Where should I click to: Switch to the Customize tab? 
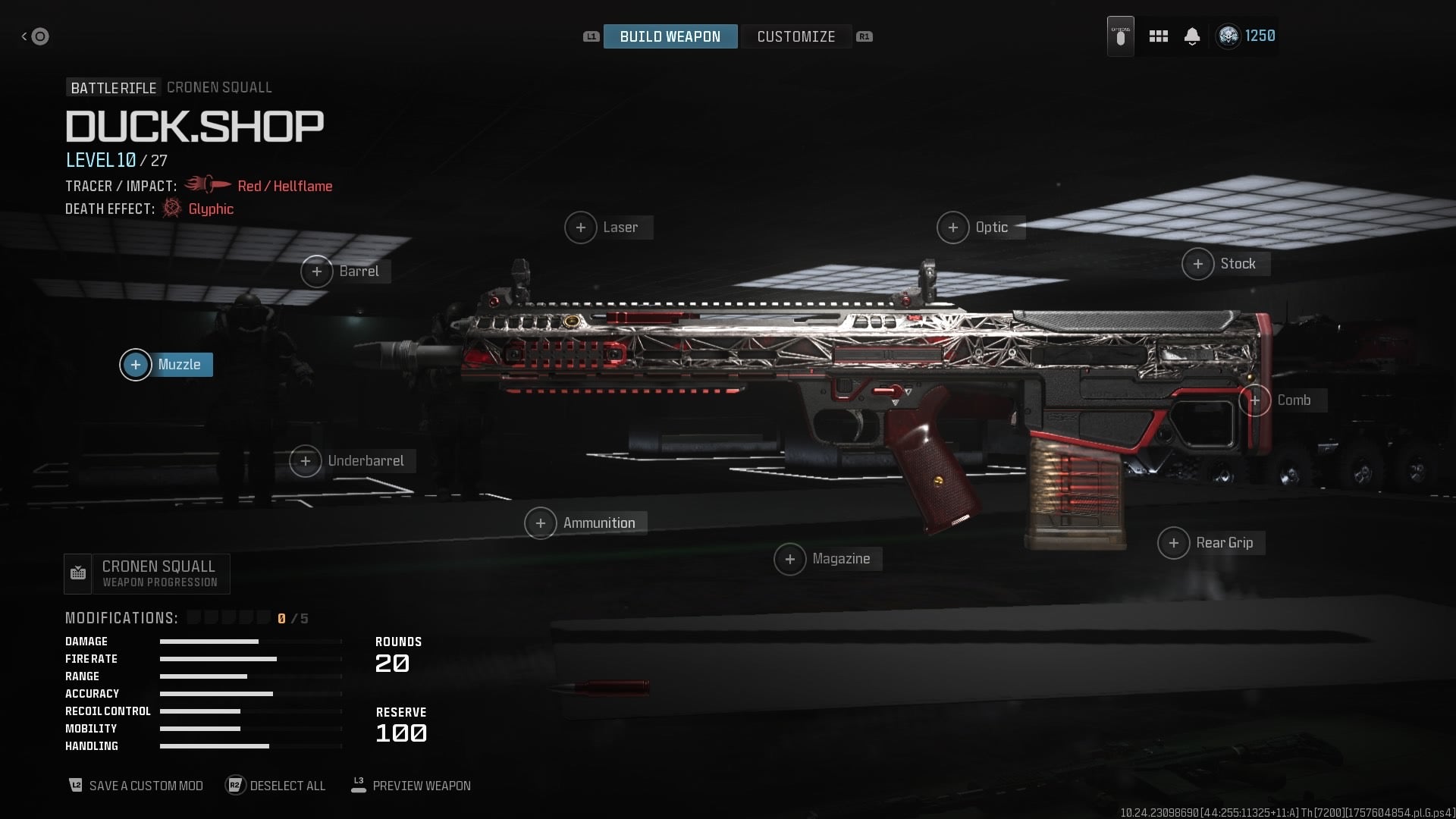click(795, 36)
